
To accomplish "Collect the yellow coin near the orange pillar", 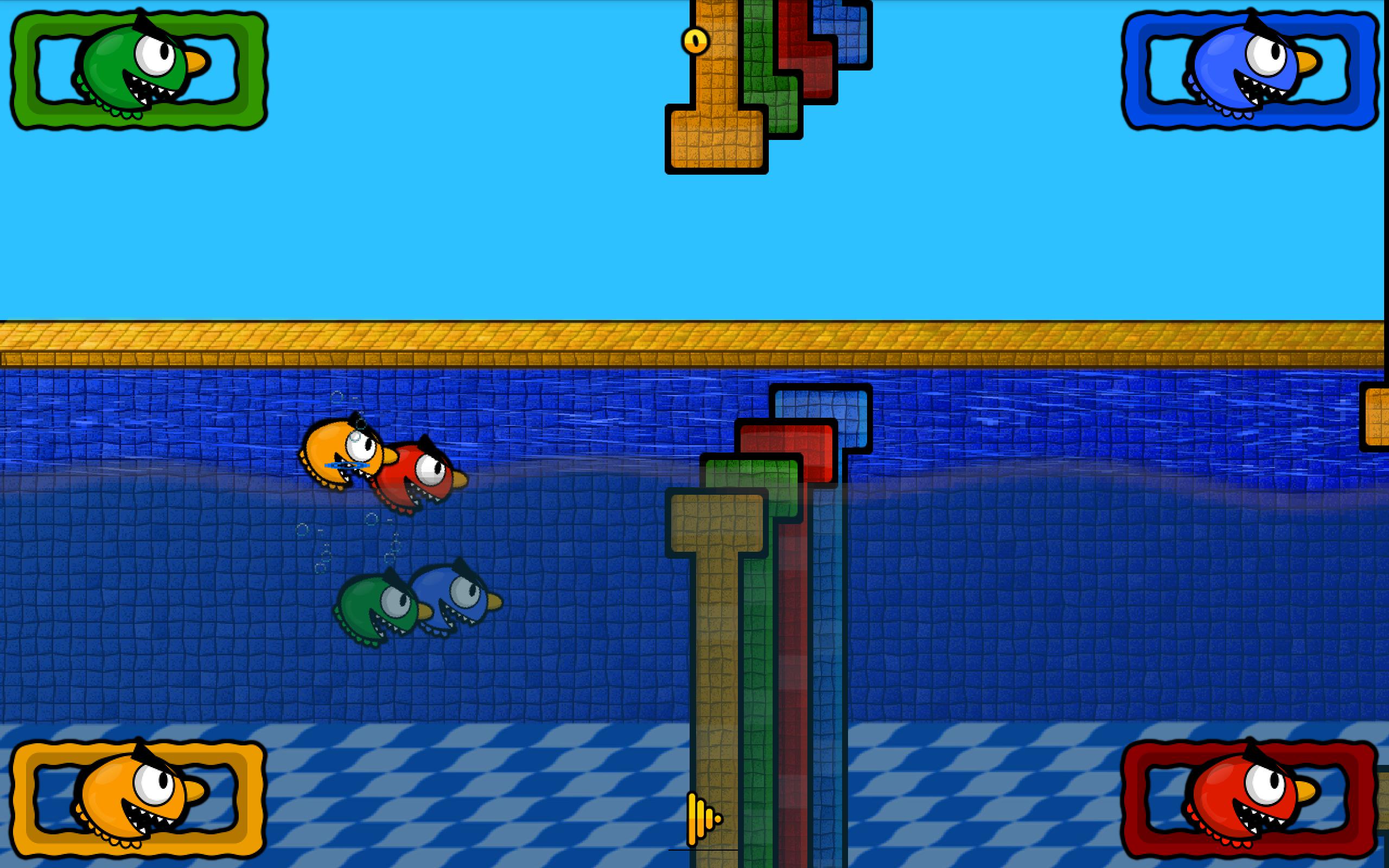I will point(694,40).
